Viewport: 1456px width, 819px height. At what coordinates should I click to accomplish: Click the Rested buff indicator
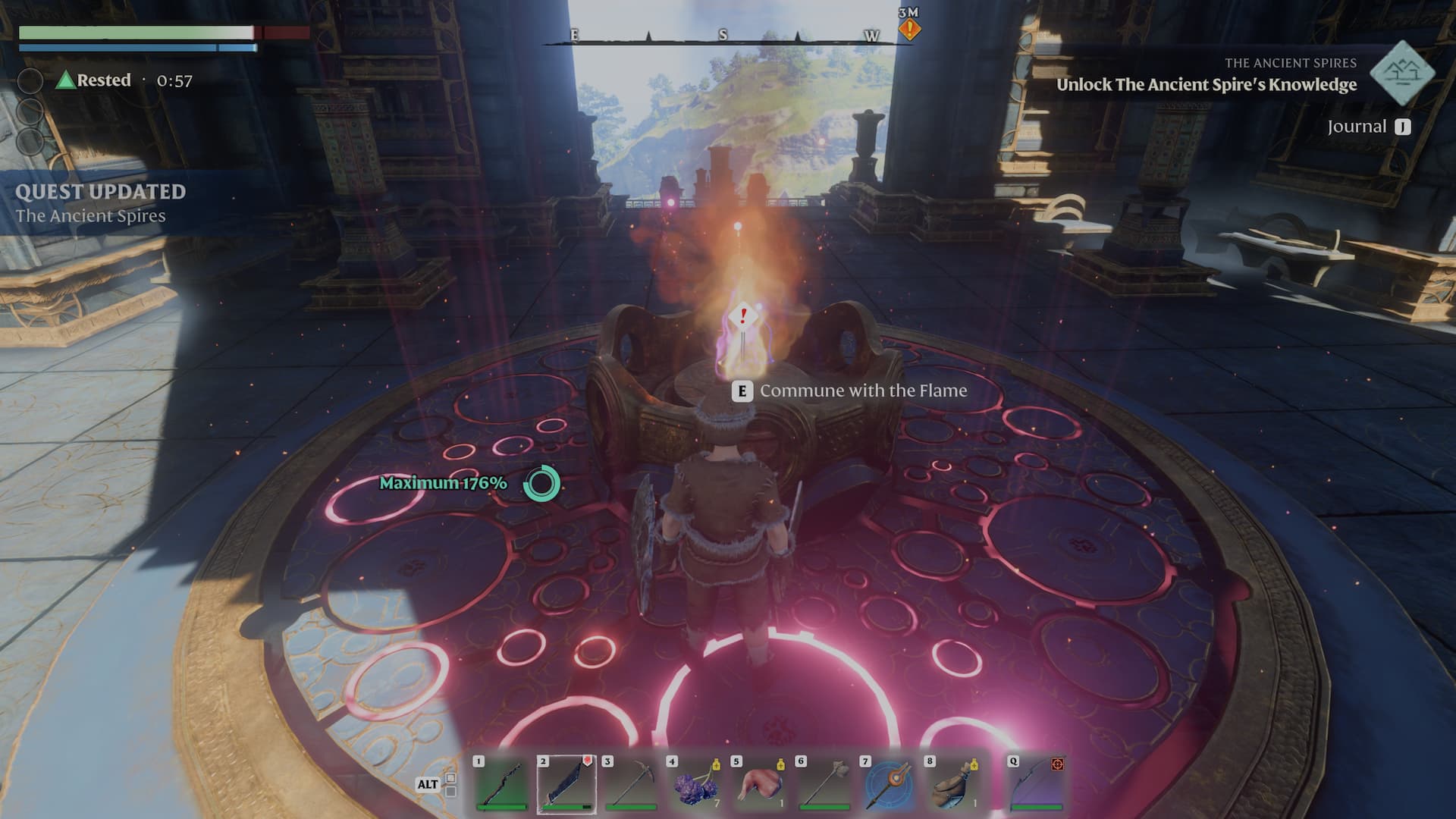coord(94,80)
